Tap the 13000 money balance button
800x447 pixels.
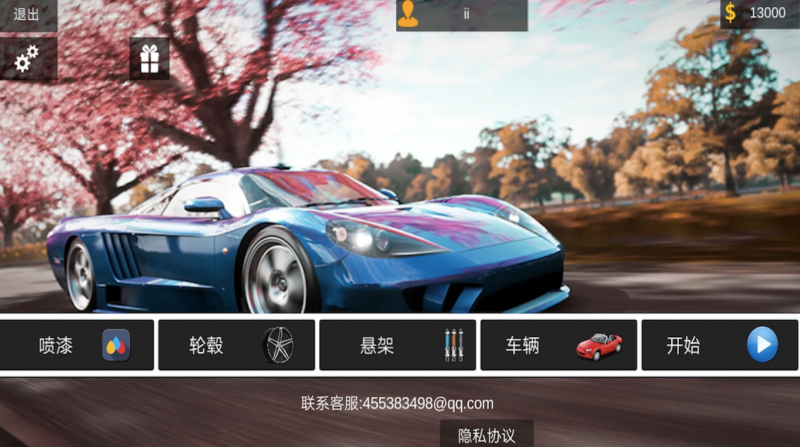click(759, 13)
